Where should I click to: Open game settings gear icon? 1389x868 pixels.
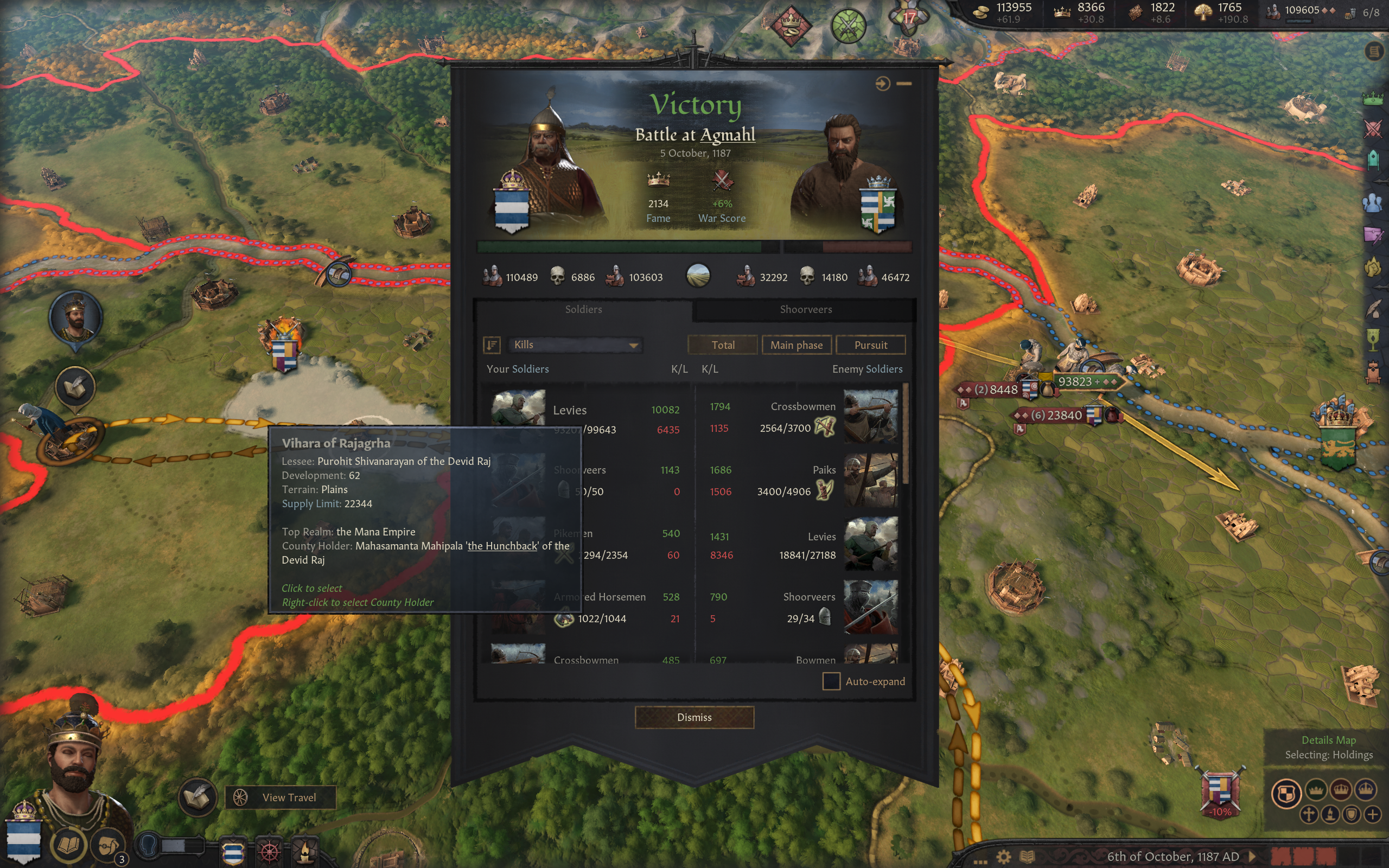[x=1003, y=857]
